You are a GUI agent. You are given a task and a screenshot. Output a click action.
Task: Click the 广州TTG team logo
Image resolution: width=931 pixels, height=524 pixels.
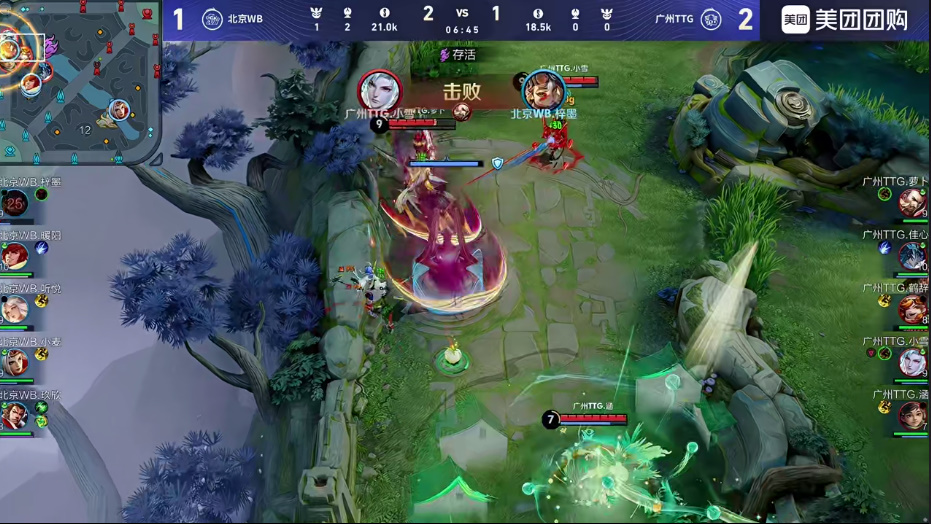pyautogui.click(x=711, y=19)
